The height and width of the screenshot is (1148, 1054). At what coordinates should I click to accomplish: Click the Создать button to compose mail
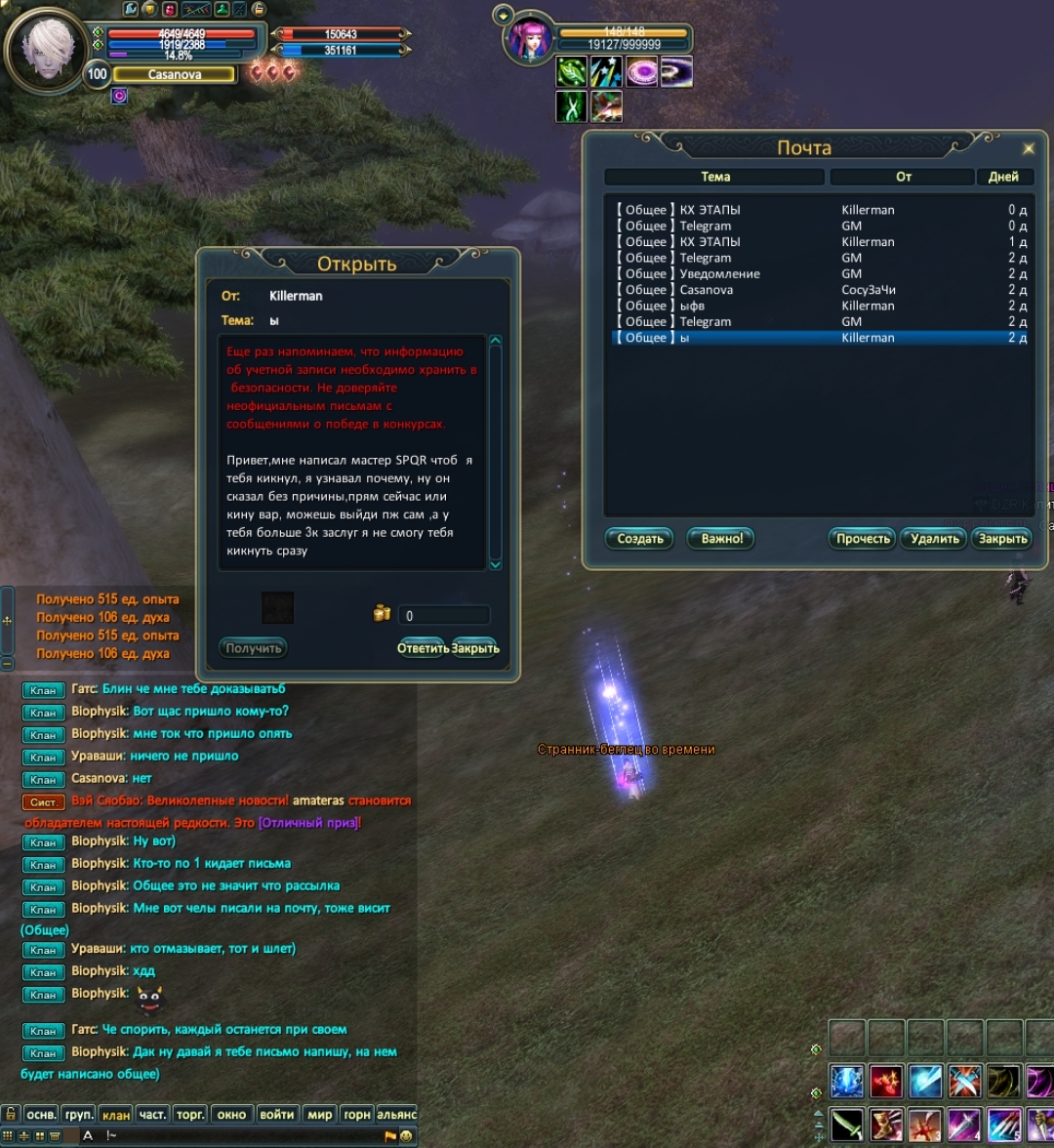tap(639, 539)
